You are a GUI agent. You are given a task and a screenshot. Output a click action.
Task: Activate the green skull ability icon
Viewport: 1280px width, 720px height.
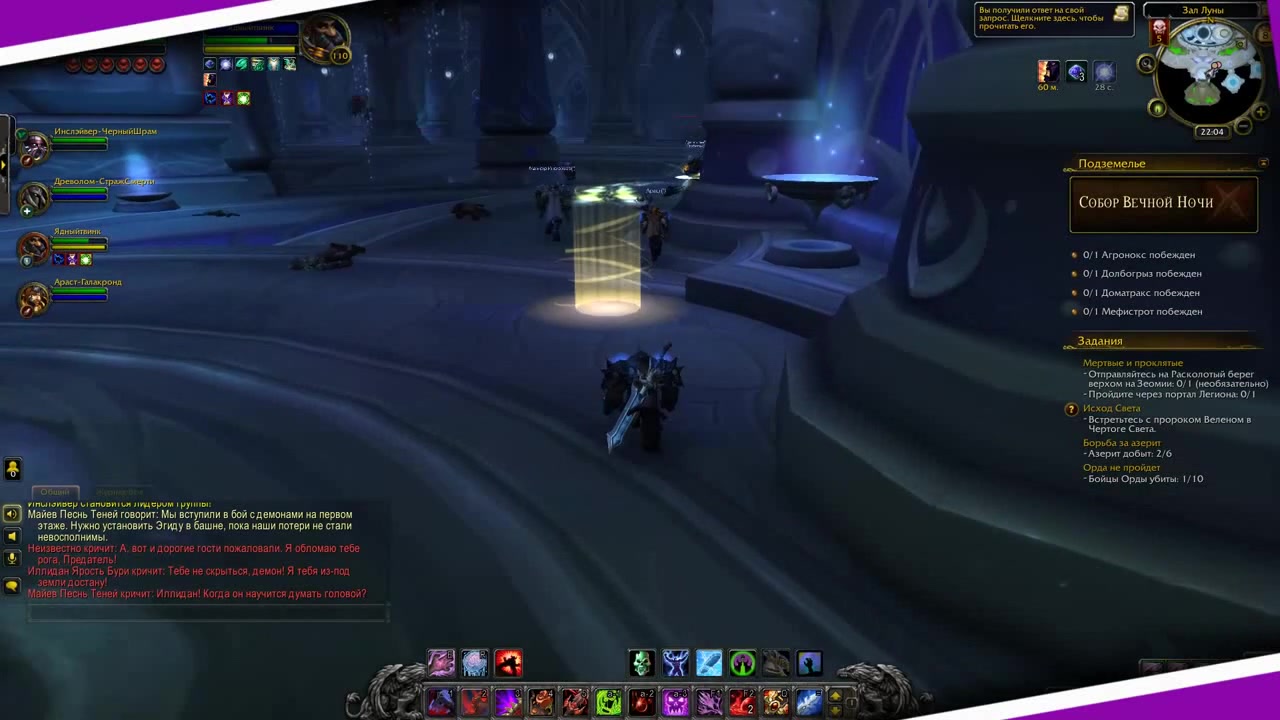click(x=641, y=662)
